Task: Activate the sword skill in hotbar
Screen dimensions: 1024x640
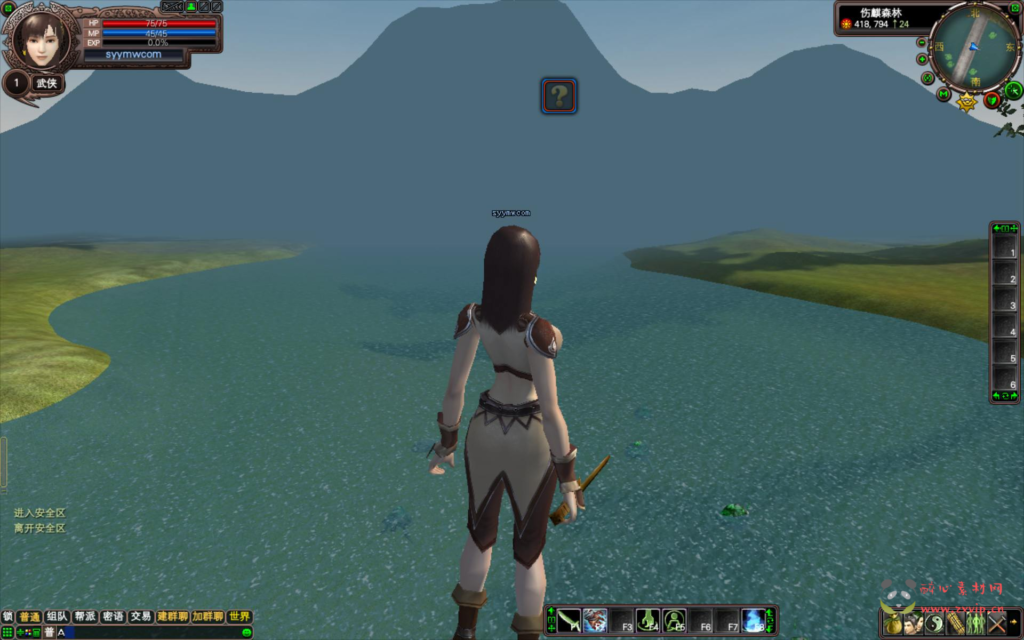Action: coord(569,620)
